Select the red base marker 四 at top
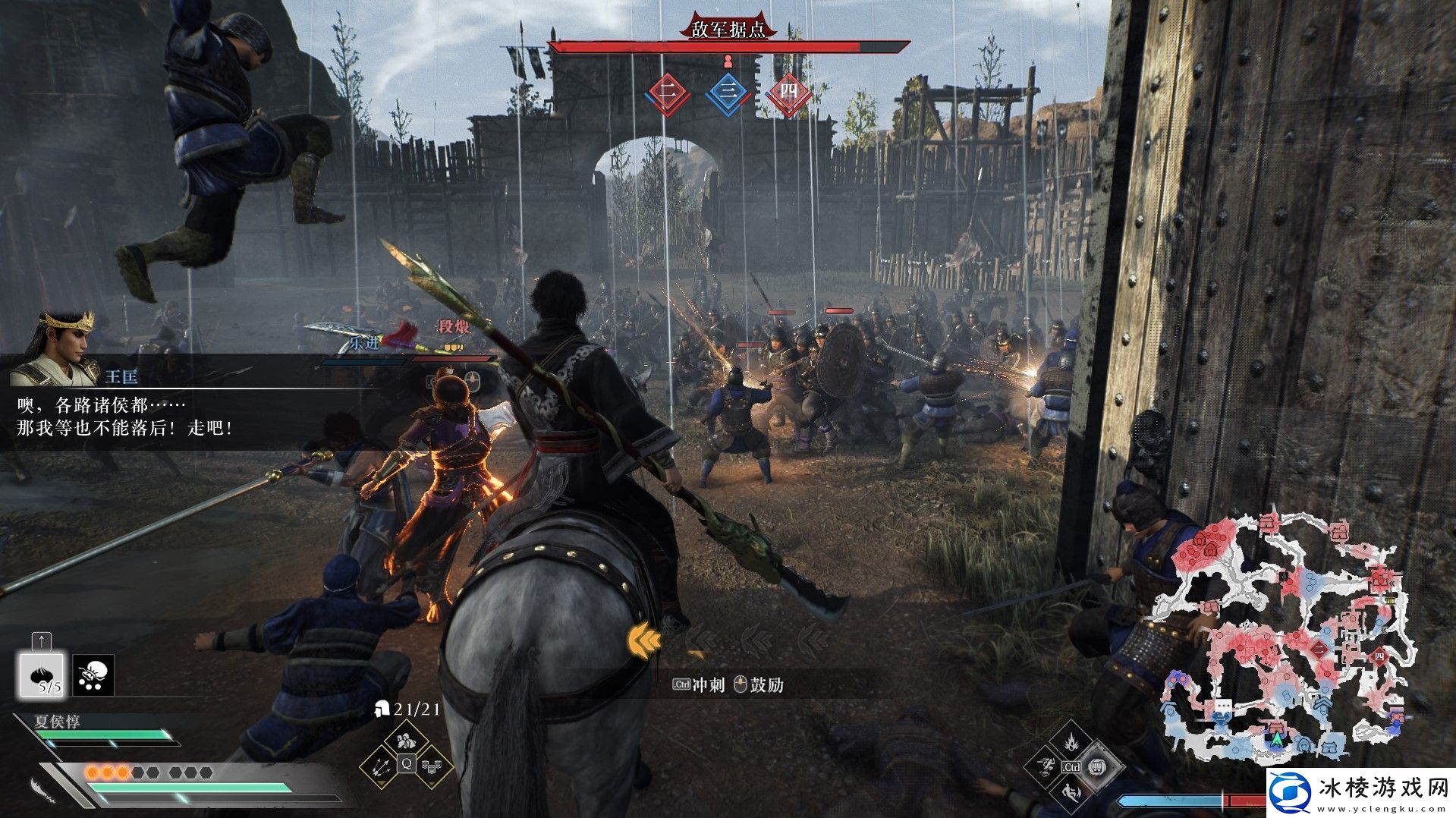The image size is (1456, 818). [x=788, y=93]
